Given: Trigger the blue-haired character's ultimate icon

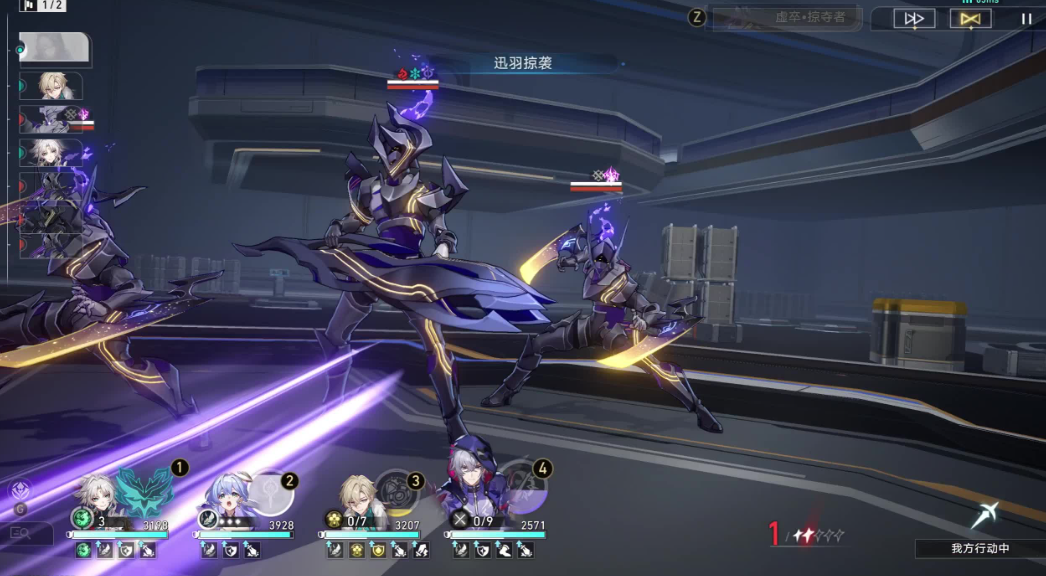Looking at the screenshot, I should tap(268, 493).
